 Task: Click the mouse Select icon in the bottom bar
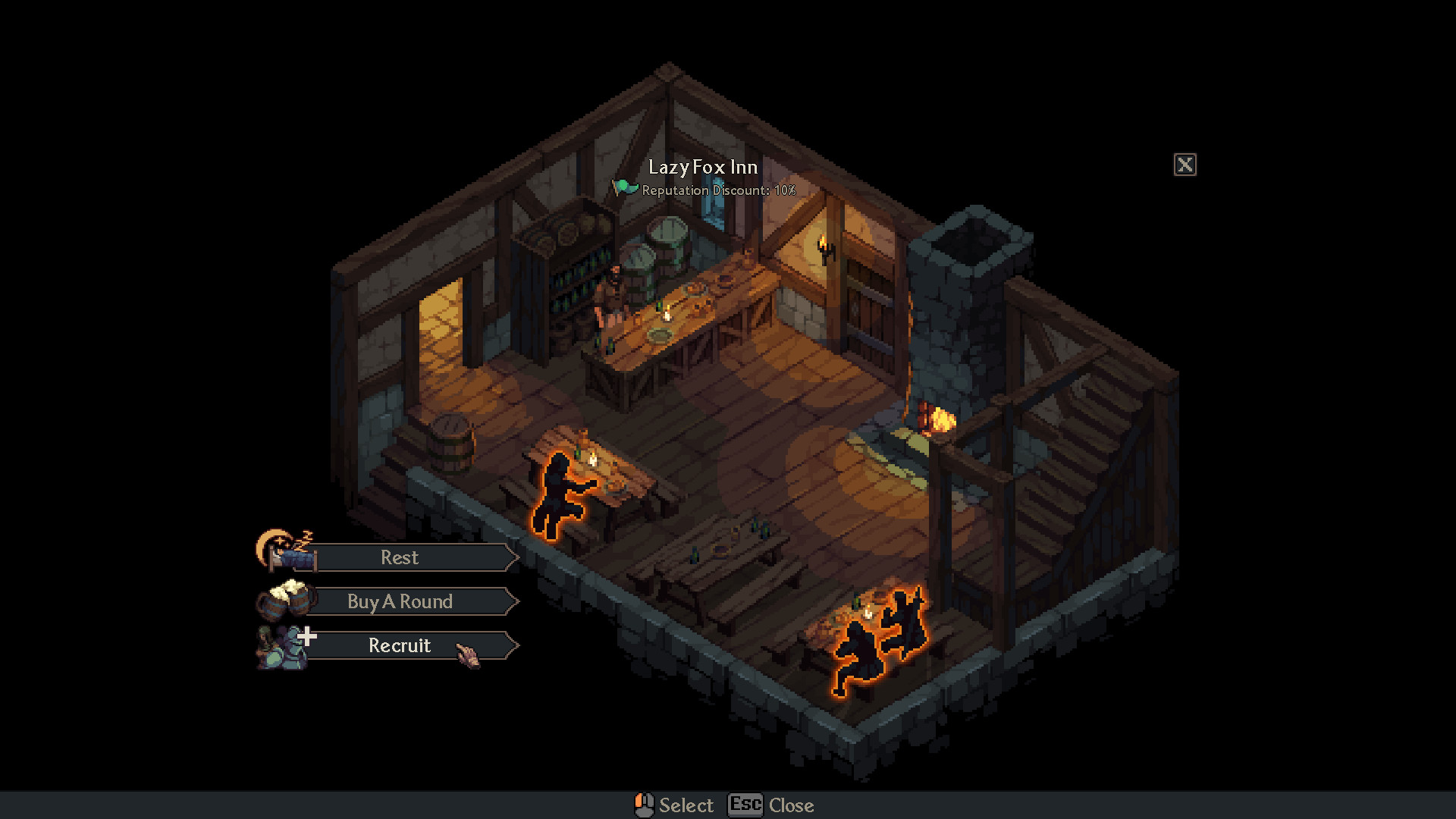pyautogui.click(x=644, y=805)
